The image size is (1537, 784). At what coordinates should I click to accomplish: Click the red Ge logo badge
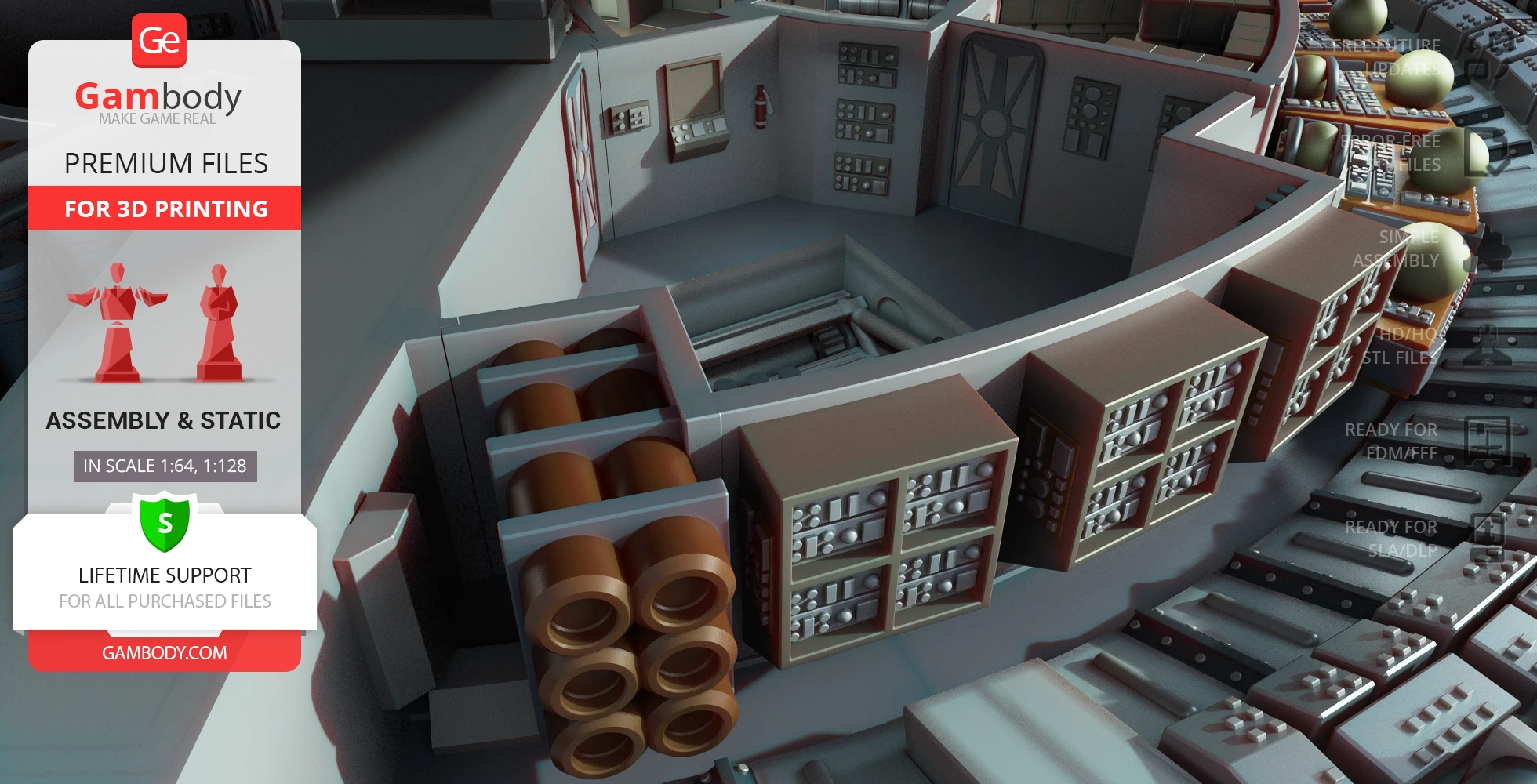159,41
